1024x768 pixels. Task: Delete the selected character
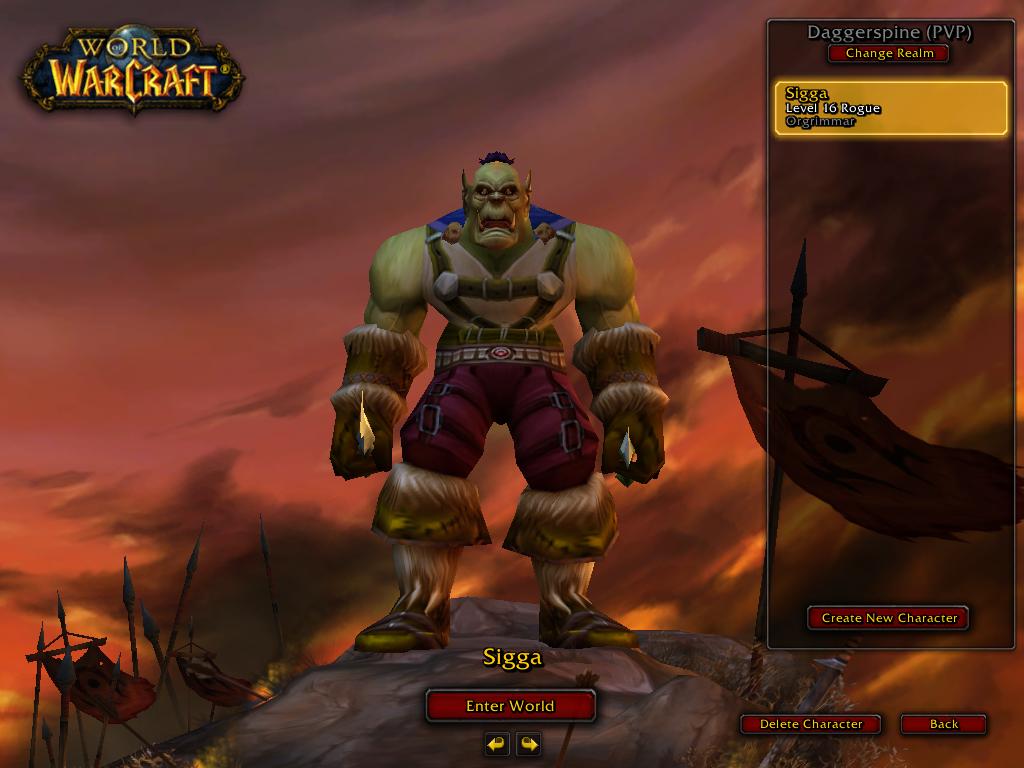pos(811,724)
